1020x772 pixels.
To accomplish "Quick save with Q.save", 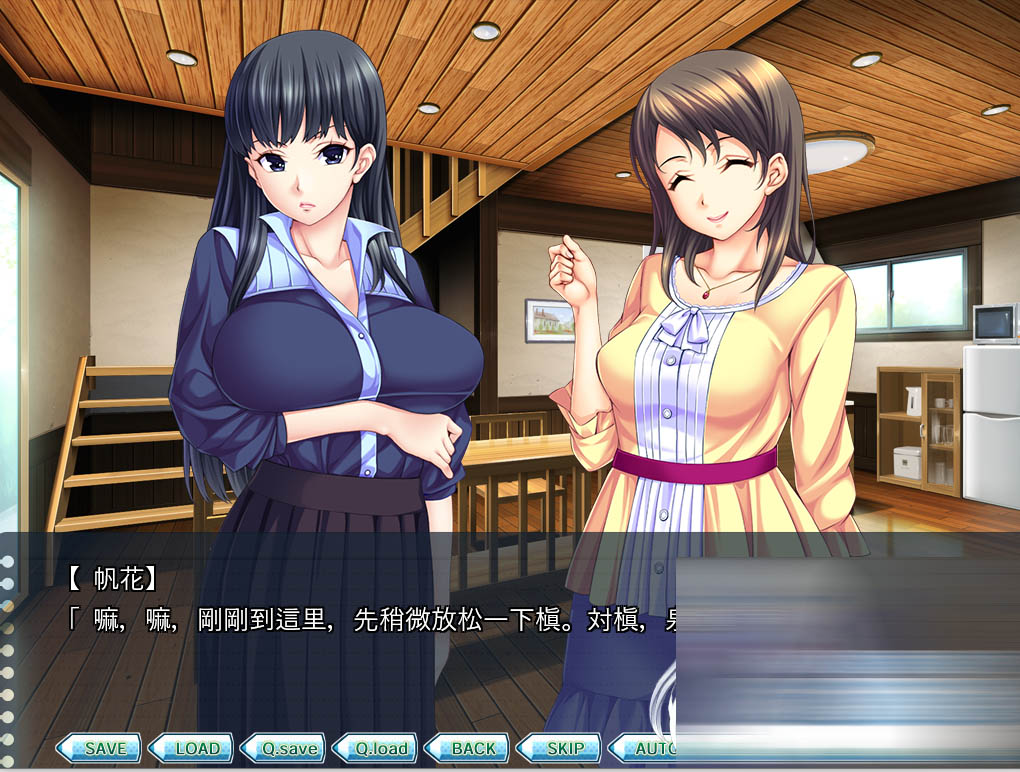I will coord(283,748).
